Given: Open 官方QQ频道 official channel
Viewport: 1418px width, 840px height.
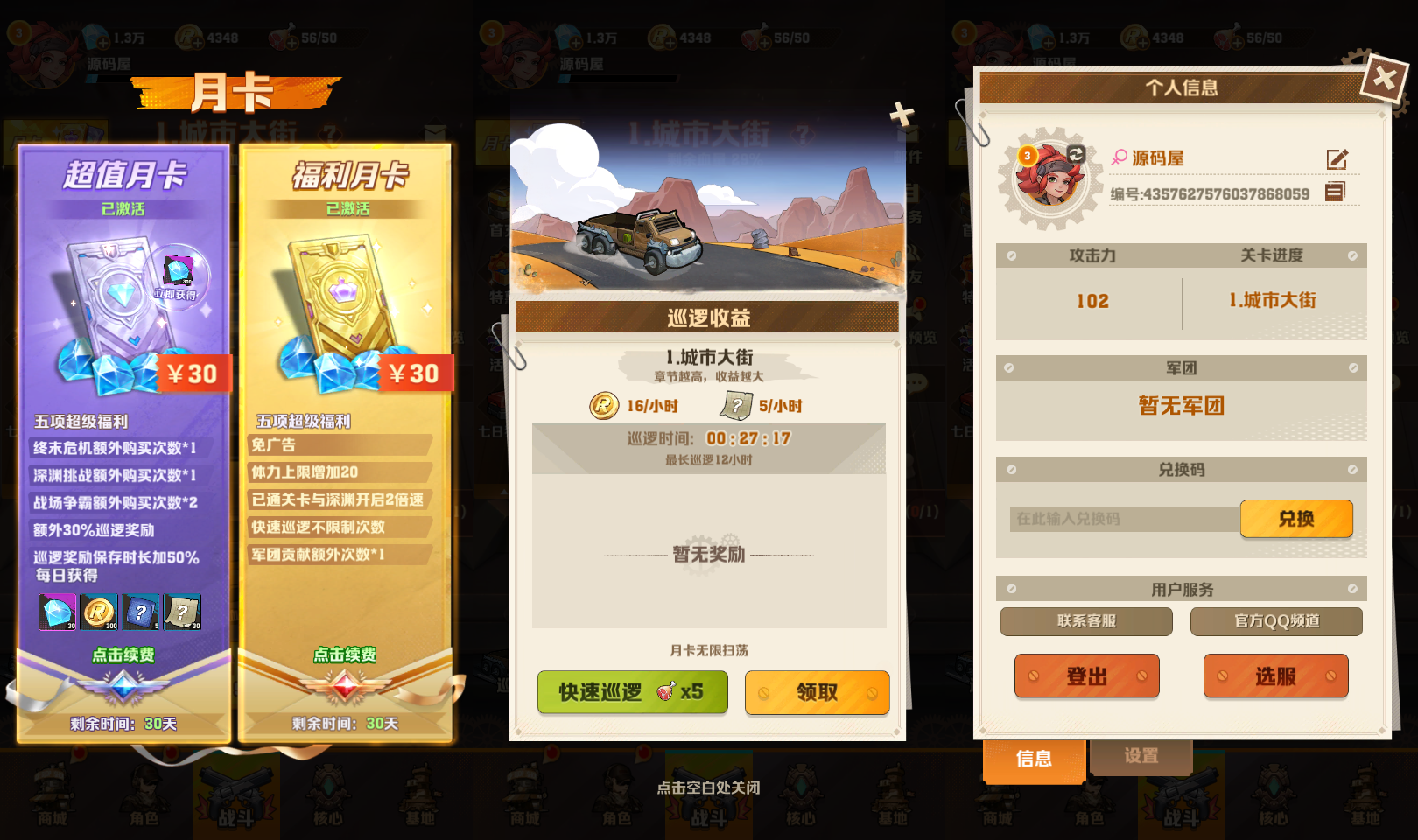Looking at the screenshot, I should [1276, 621].
